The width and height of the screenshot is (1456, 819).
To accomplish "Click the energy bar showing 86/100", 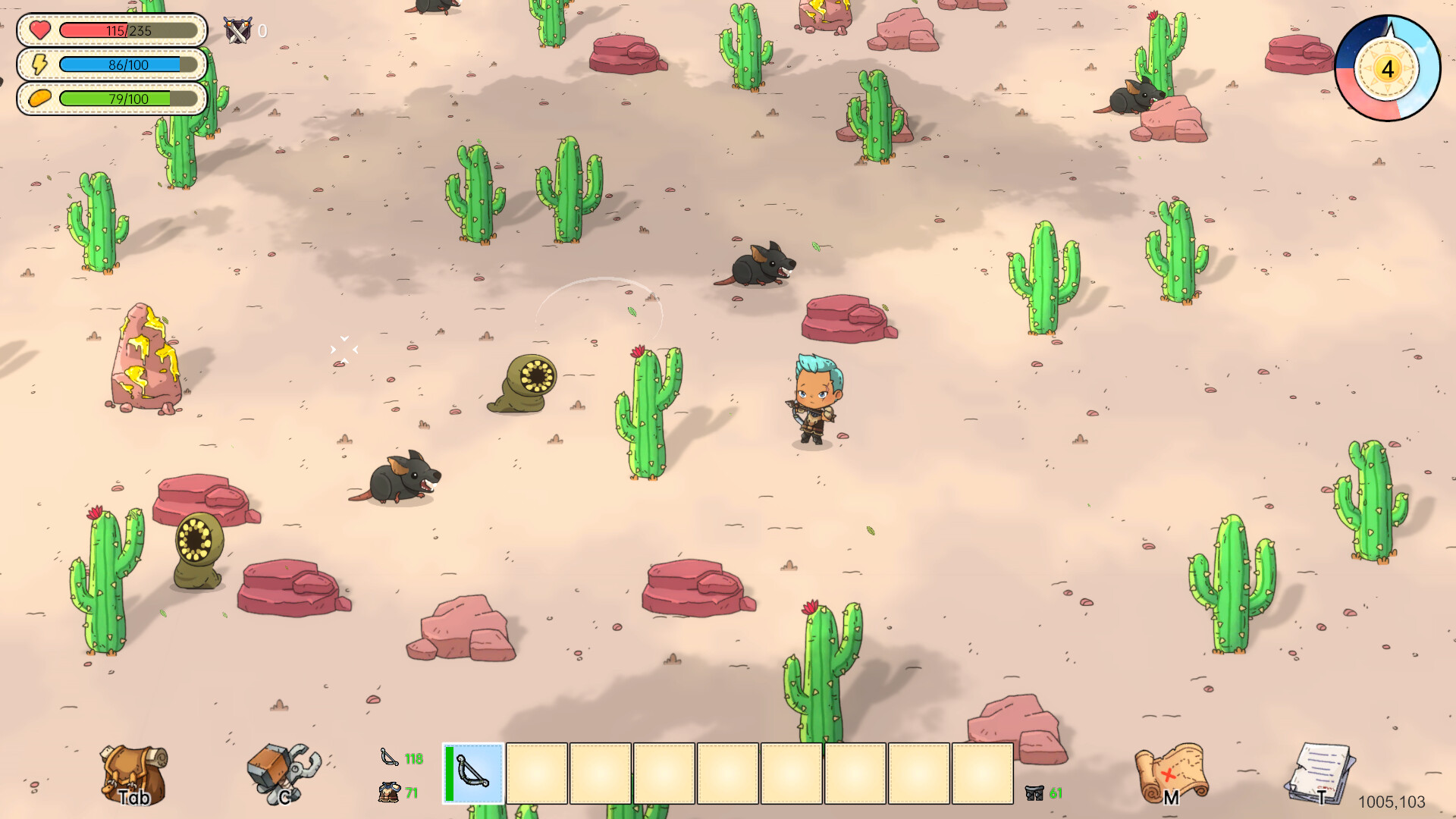I will pos(129,65).
